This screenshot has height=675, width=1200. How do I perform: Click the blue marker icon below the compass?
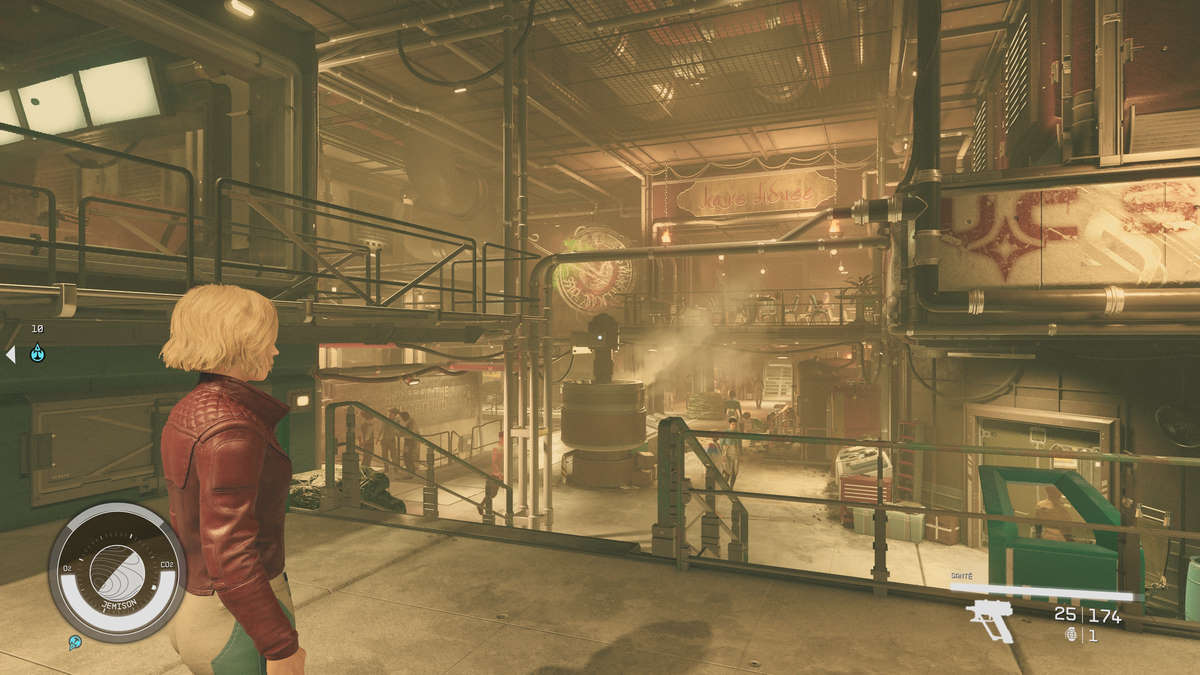tap(75, 642)
